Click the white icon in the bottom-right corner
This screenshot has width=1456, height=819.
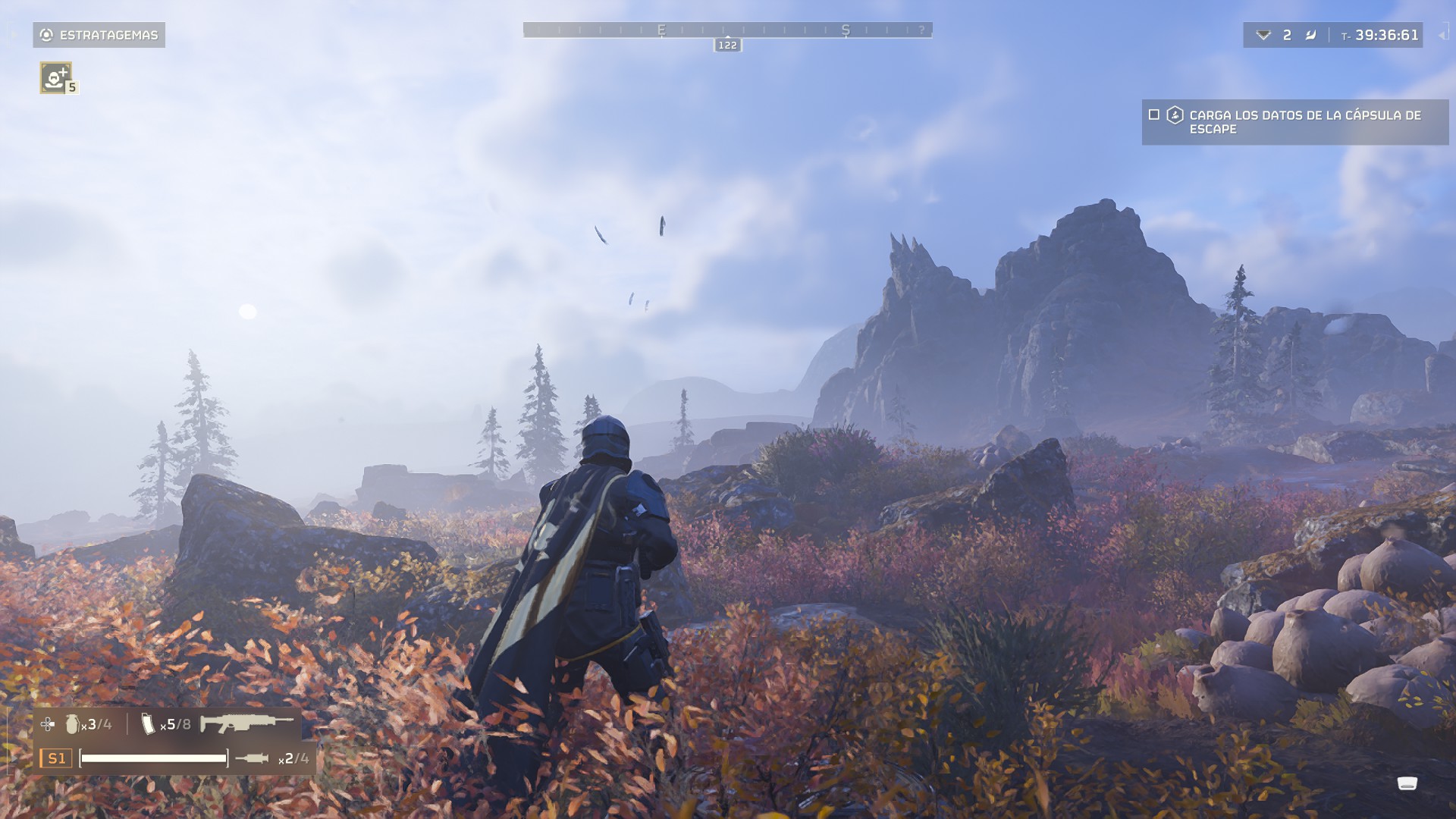click(x=1407, y=783)
